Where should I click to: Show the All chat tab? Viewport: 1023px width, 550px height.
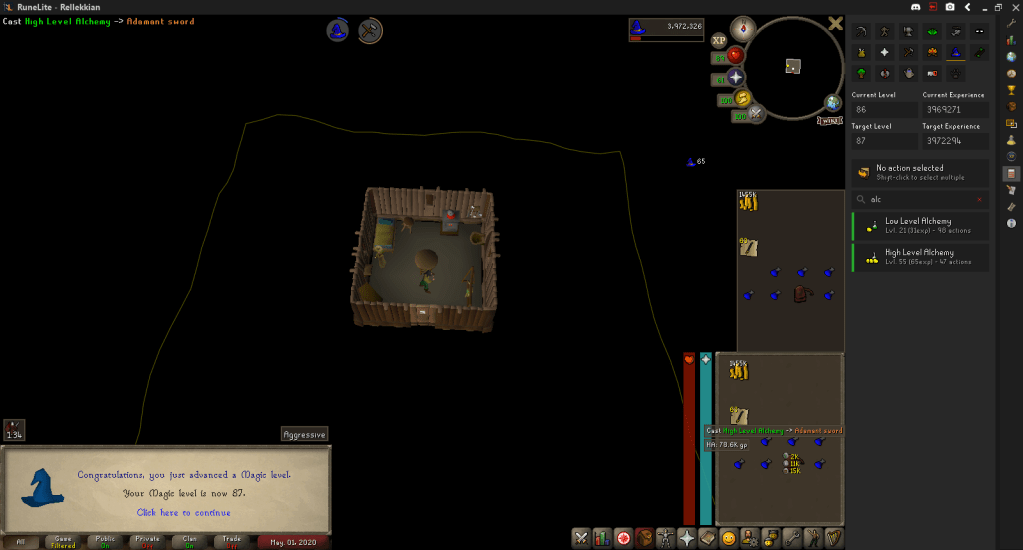pyautogui.click(x=21, y=542)
